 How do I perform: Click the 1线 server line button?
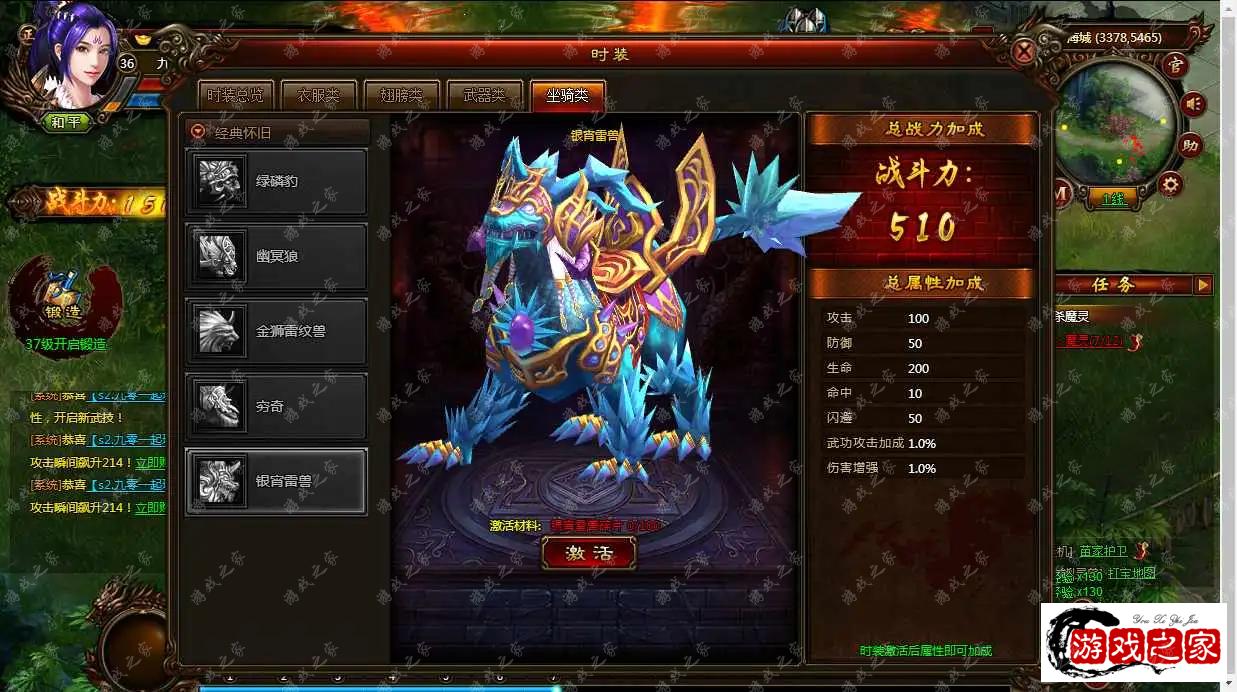pos(1113,198)
